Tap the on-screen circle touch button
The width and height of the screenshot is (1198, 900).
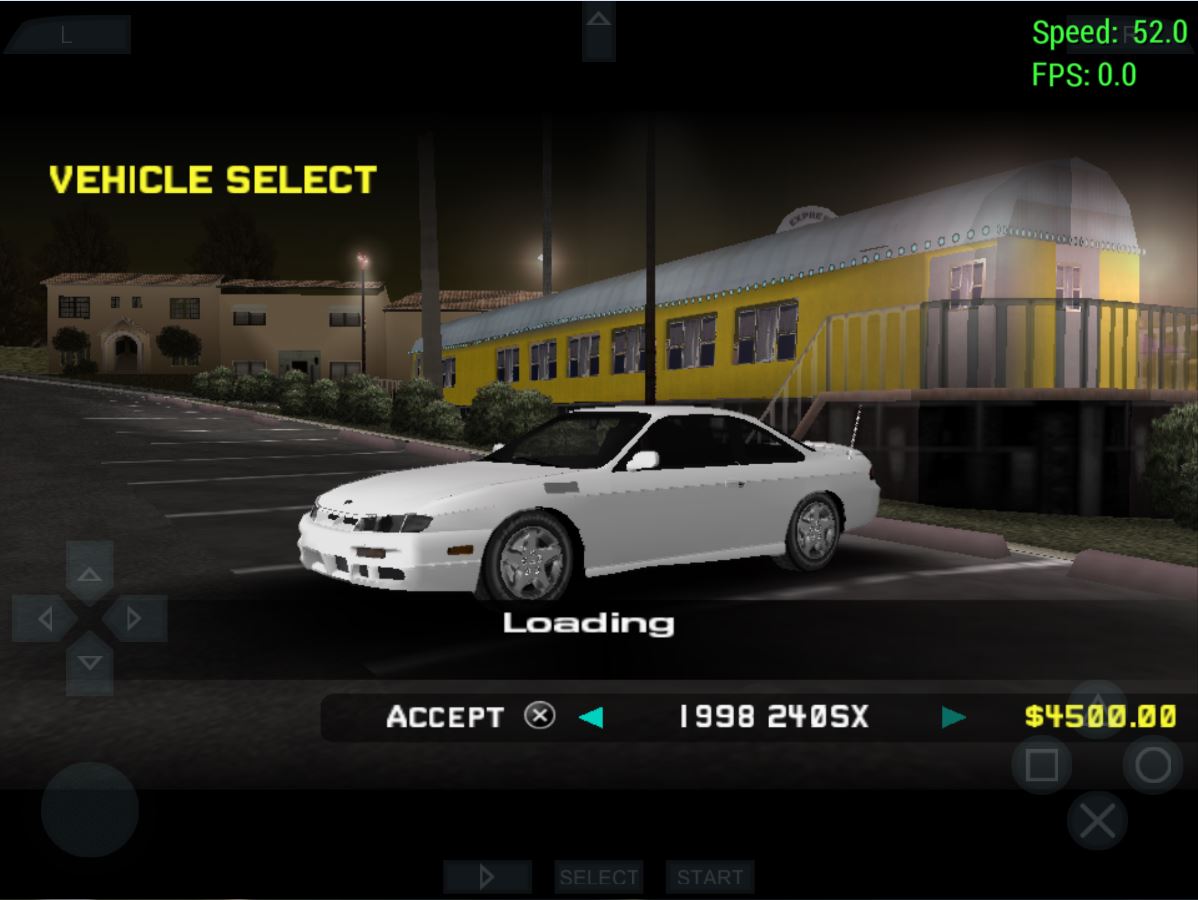click(1152, 766)
